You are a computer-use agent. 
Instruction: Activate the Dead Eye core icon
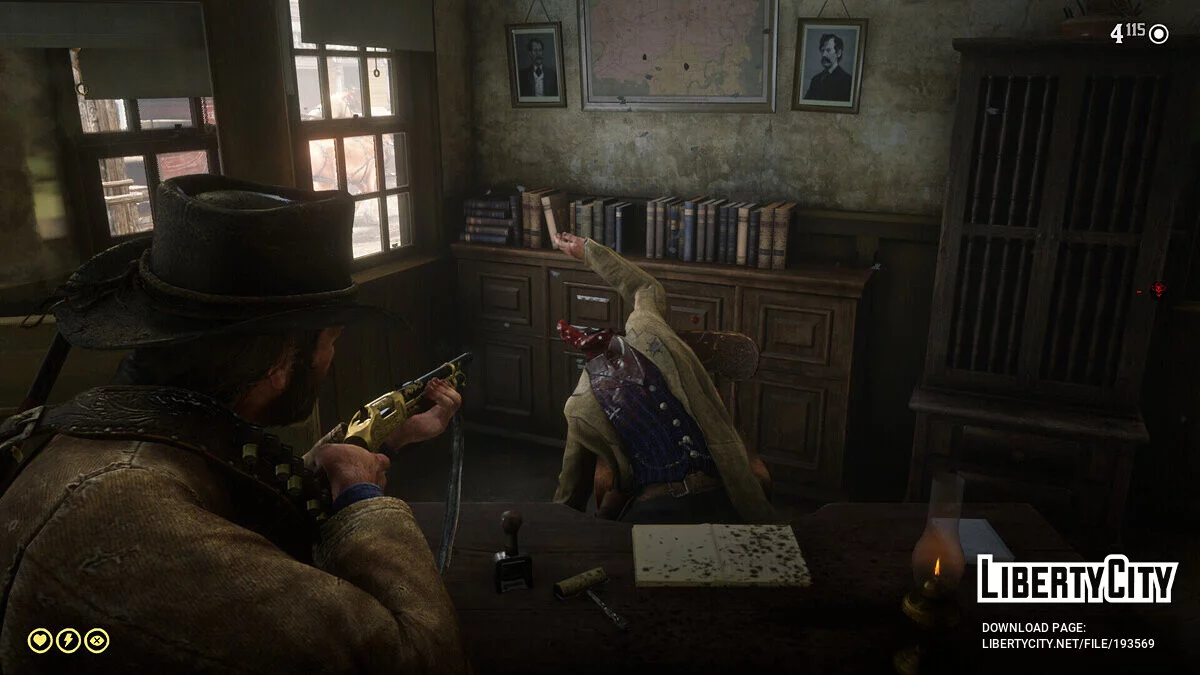[97, 640]
